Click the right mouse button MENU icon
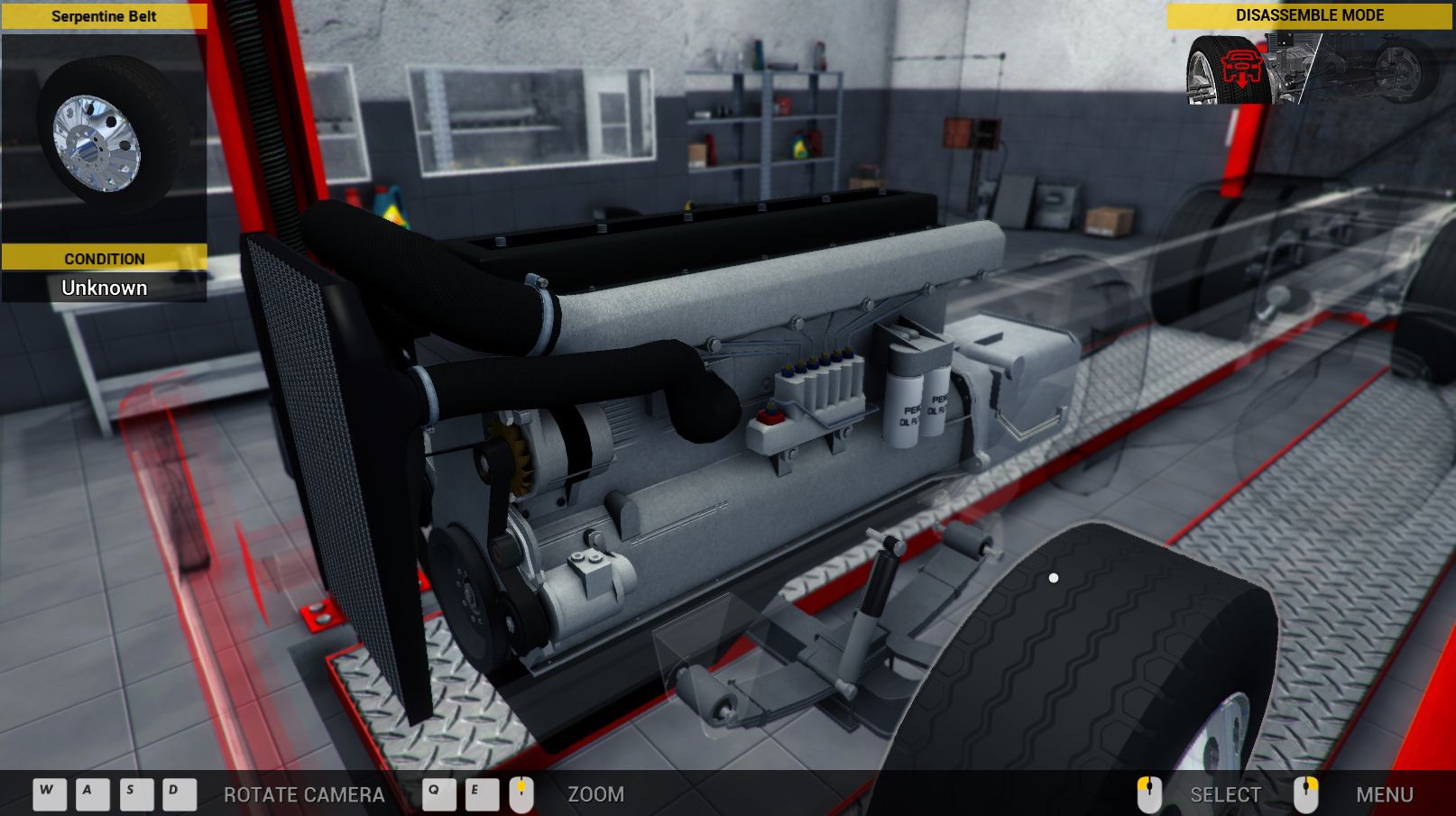 1308,794
